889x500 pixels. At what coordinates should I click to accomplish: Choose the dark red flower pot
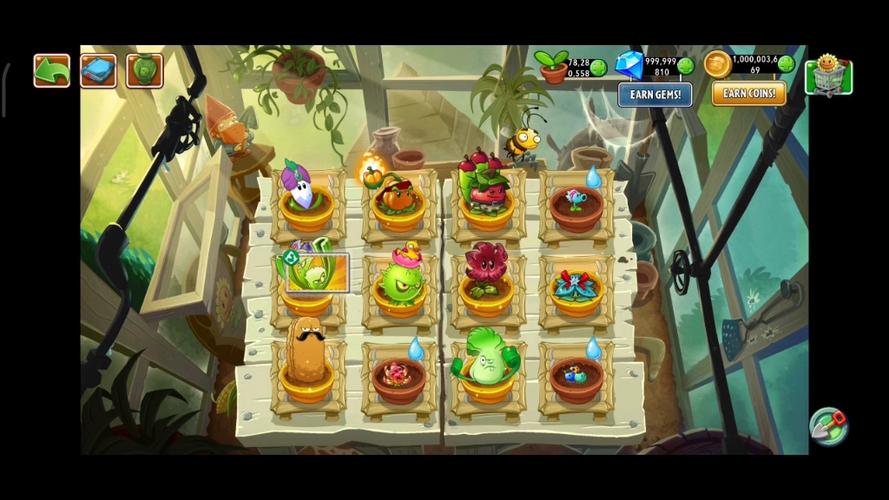click(487, 274)
